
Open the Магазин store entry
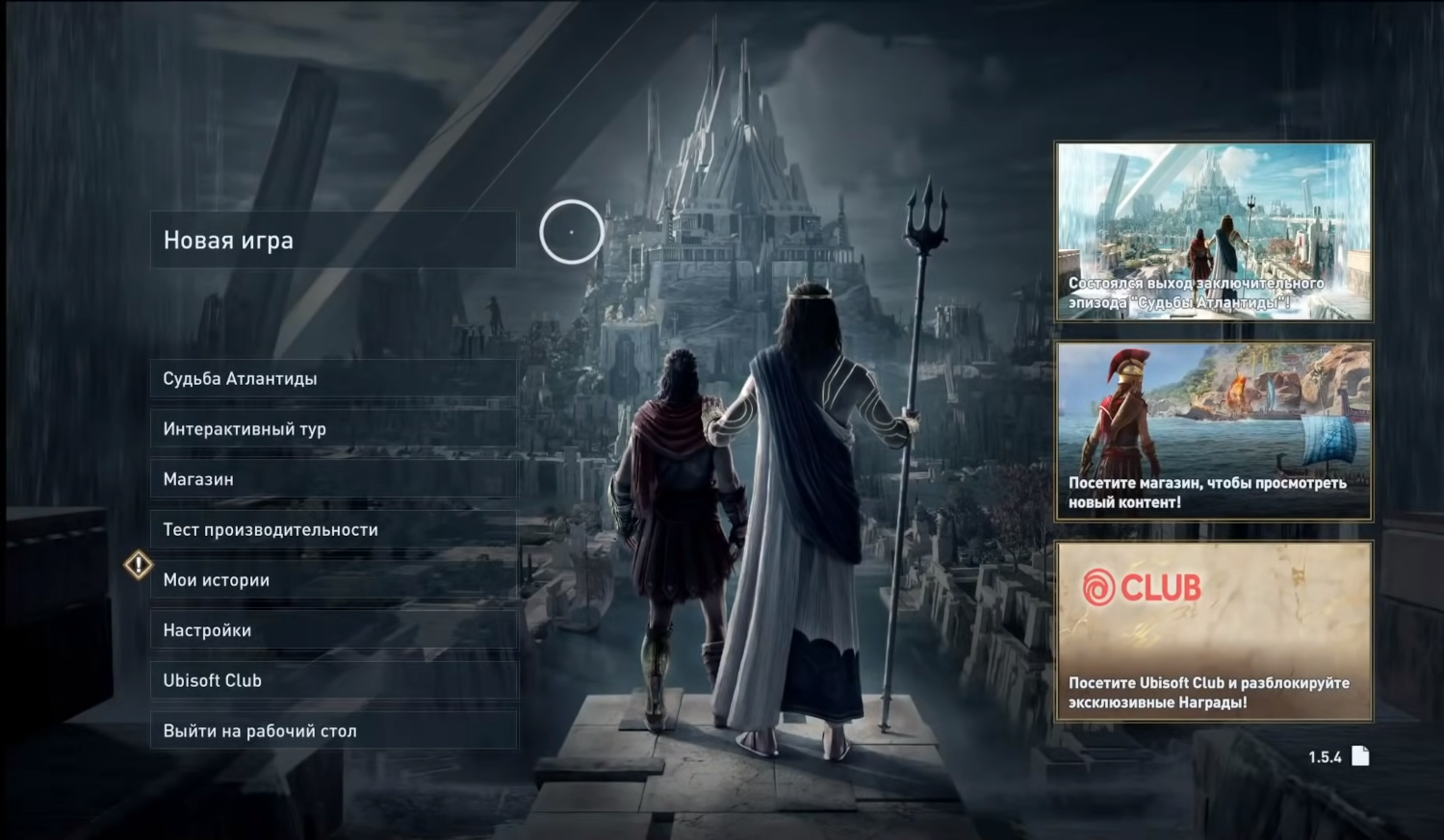tap(333, 479)
